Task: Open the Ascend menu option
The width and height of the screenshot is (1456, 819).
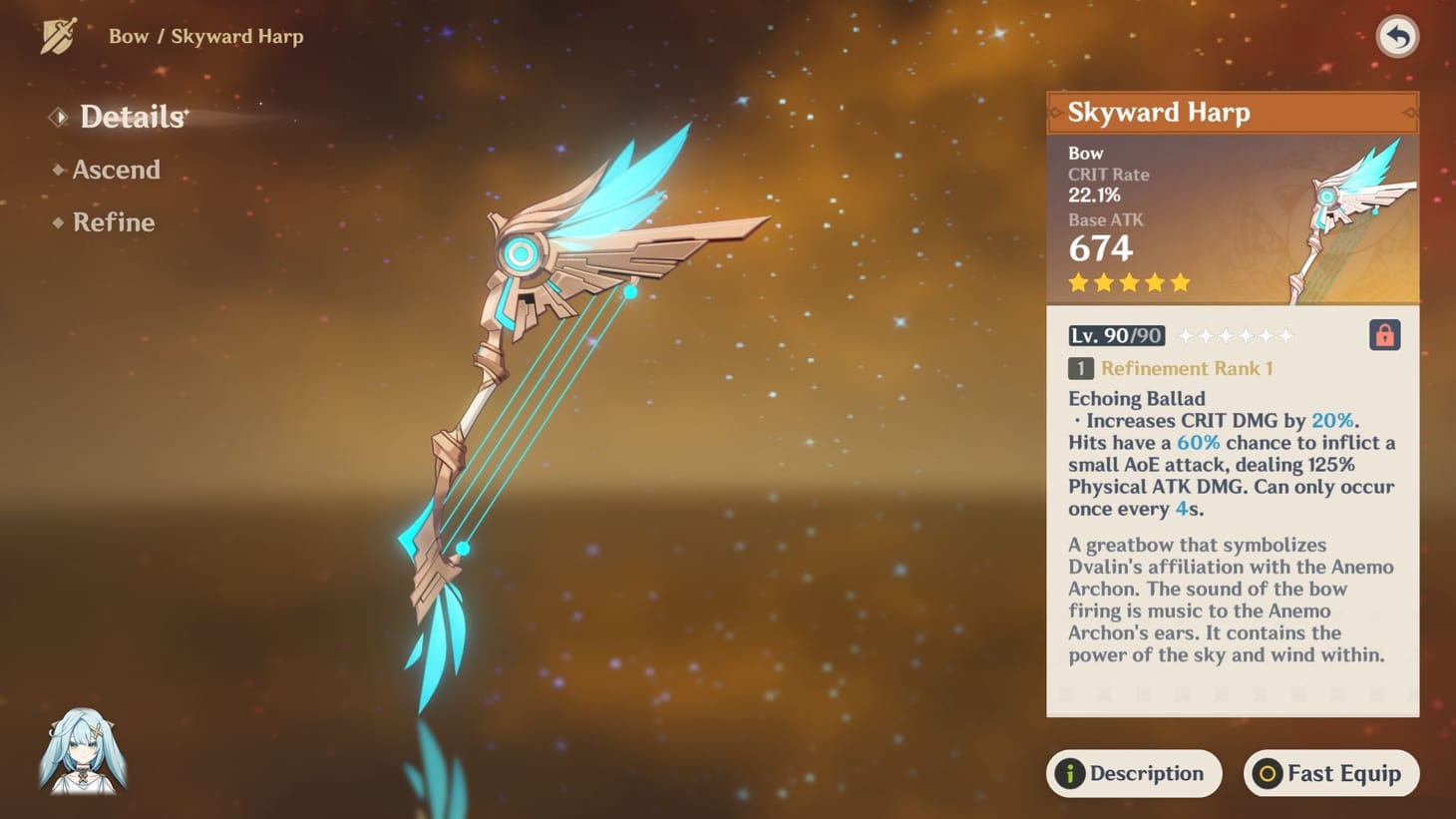Action: click(117, 170)
